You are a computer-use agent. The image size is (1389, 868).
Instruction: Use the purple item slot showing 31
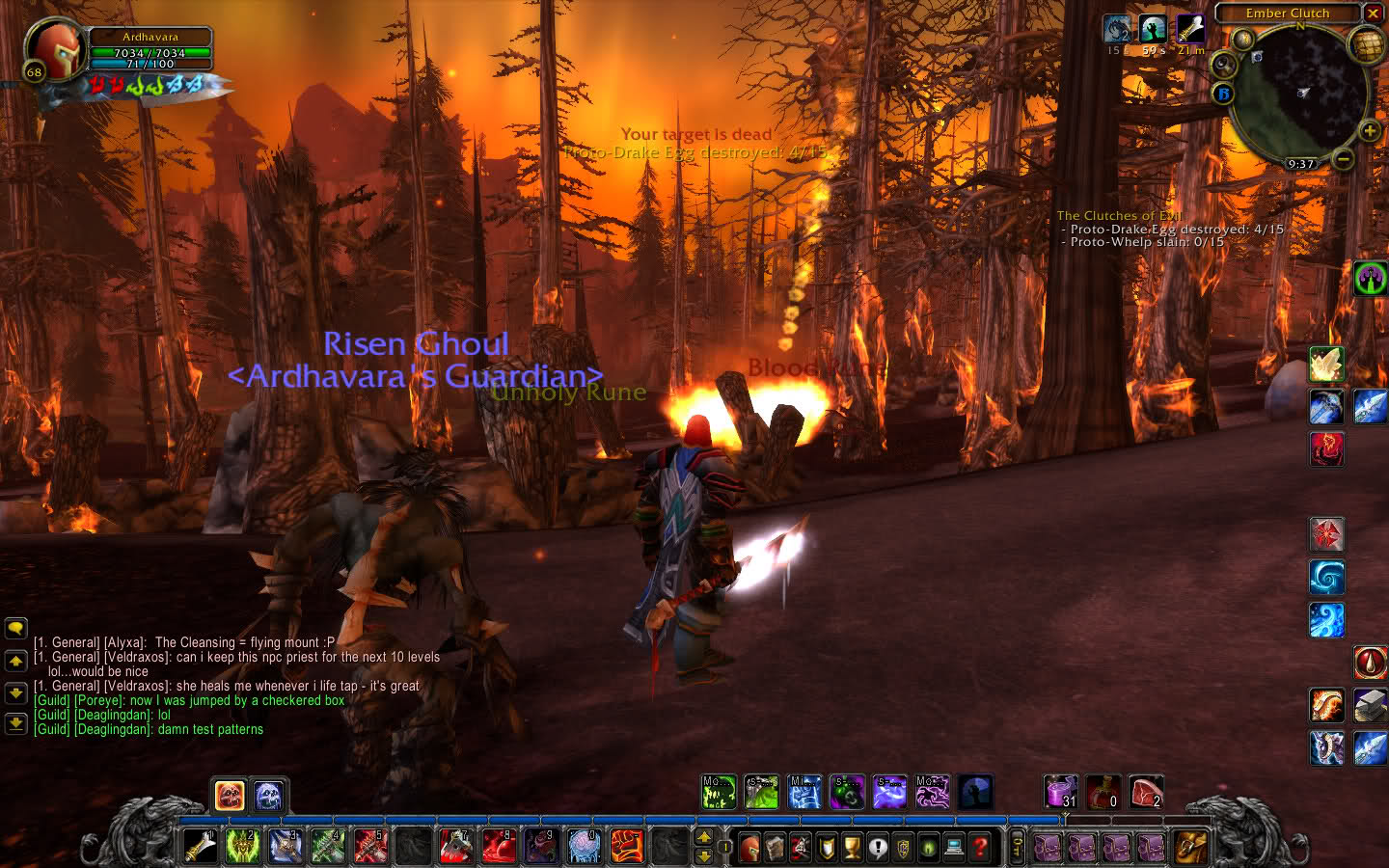tap(1061, 793)
